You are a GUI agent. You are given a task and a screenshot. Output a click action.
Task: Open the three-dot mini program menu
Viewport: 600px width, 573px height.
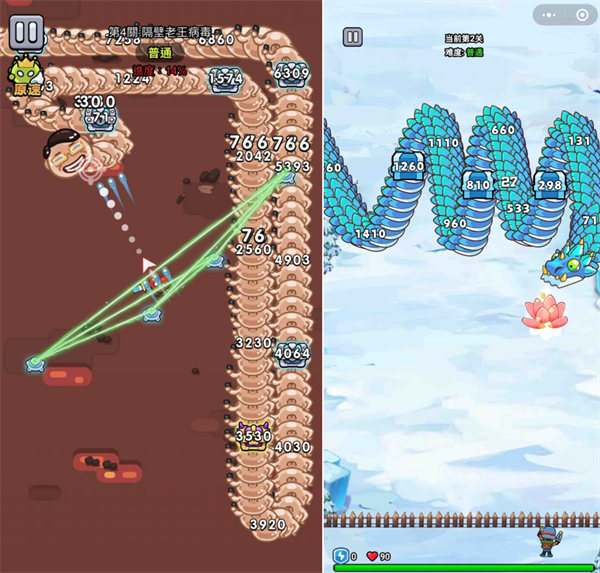click(549, 14)
